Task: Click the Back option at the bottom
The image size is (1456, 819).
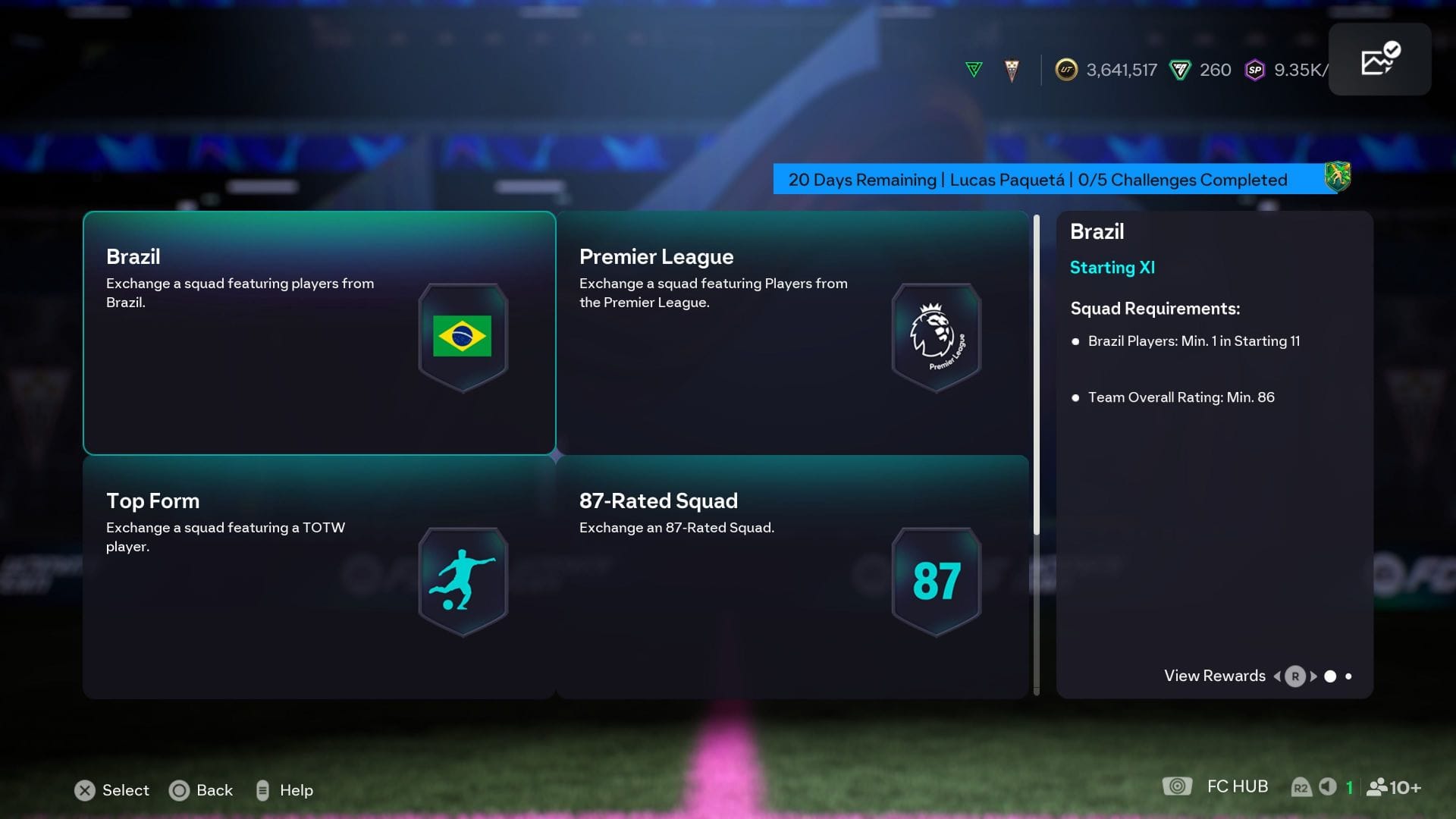Action: [x=202, y=790]
